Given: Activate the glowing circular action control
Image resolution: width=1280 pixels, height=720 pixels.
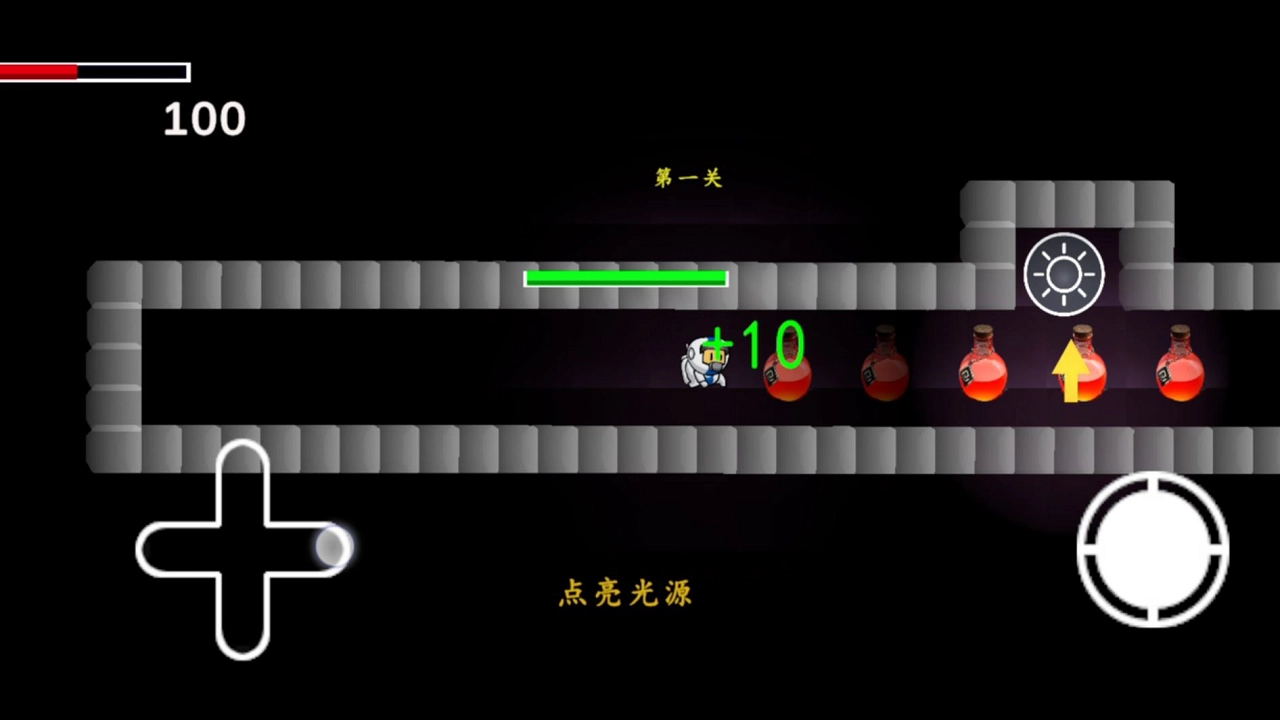Looking at the screenshot, I should (x=1155, y=550).
